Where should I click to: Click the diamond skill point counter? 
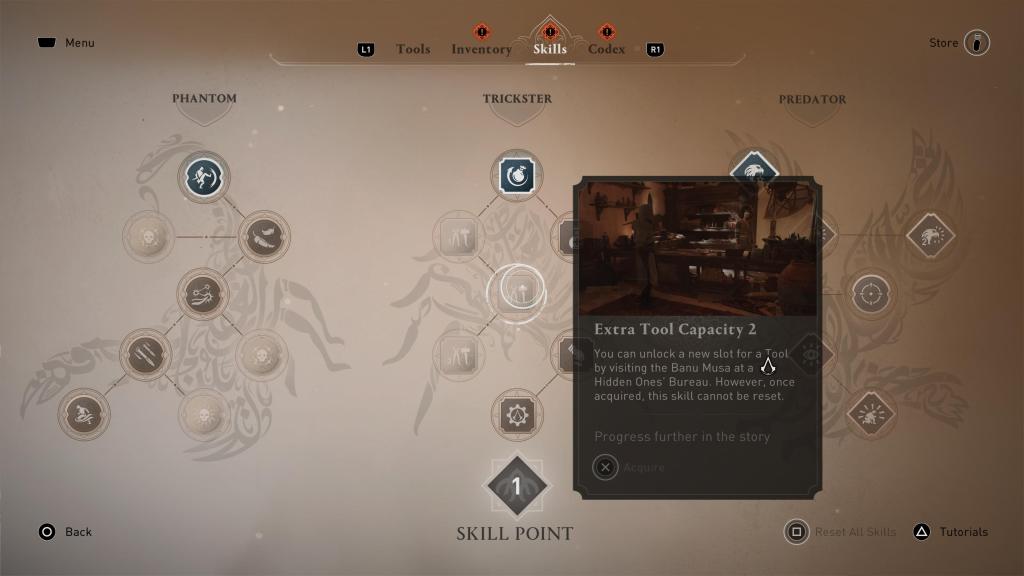(x=517, y=487)
